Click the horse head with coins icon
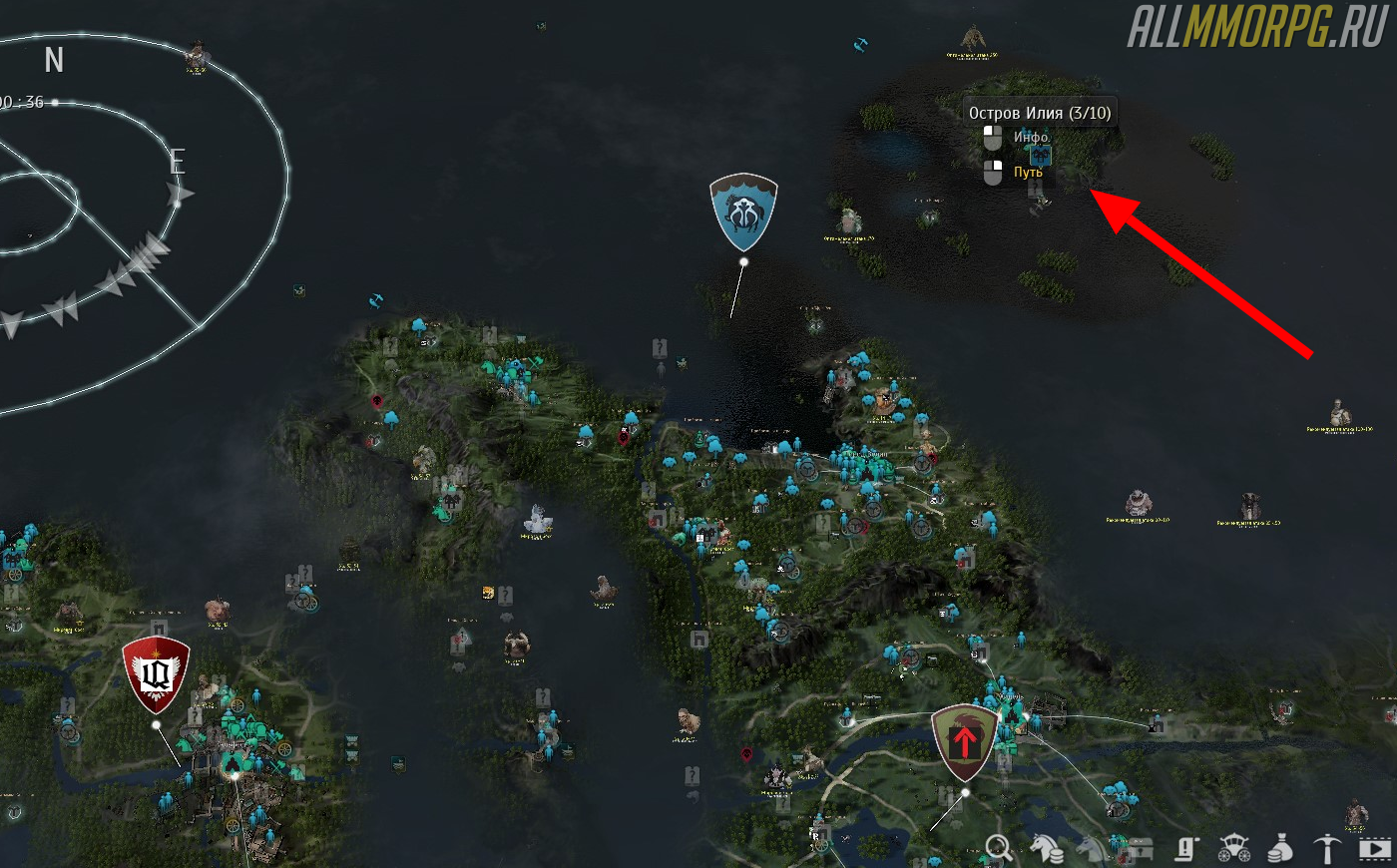1397x868 pixels. 1047,848
